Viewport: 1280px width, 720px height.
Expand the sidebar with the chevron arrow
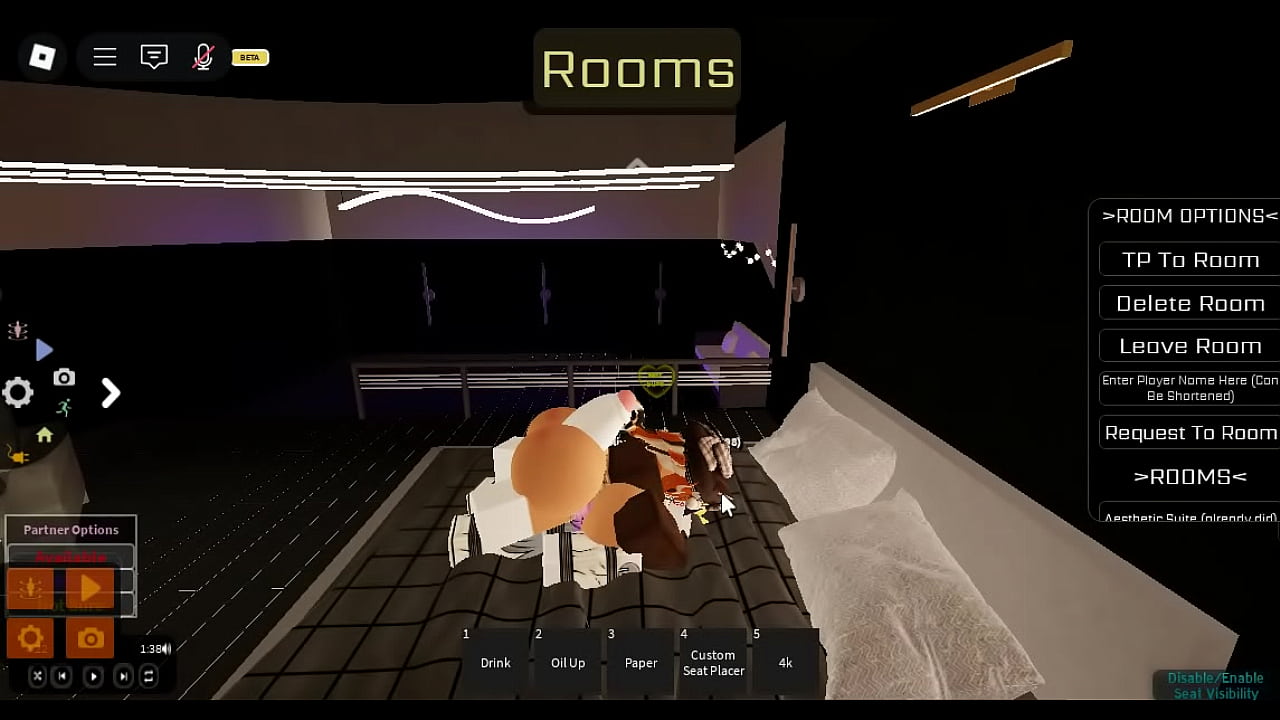point(110,393)
